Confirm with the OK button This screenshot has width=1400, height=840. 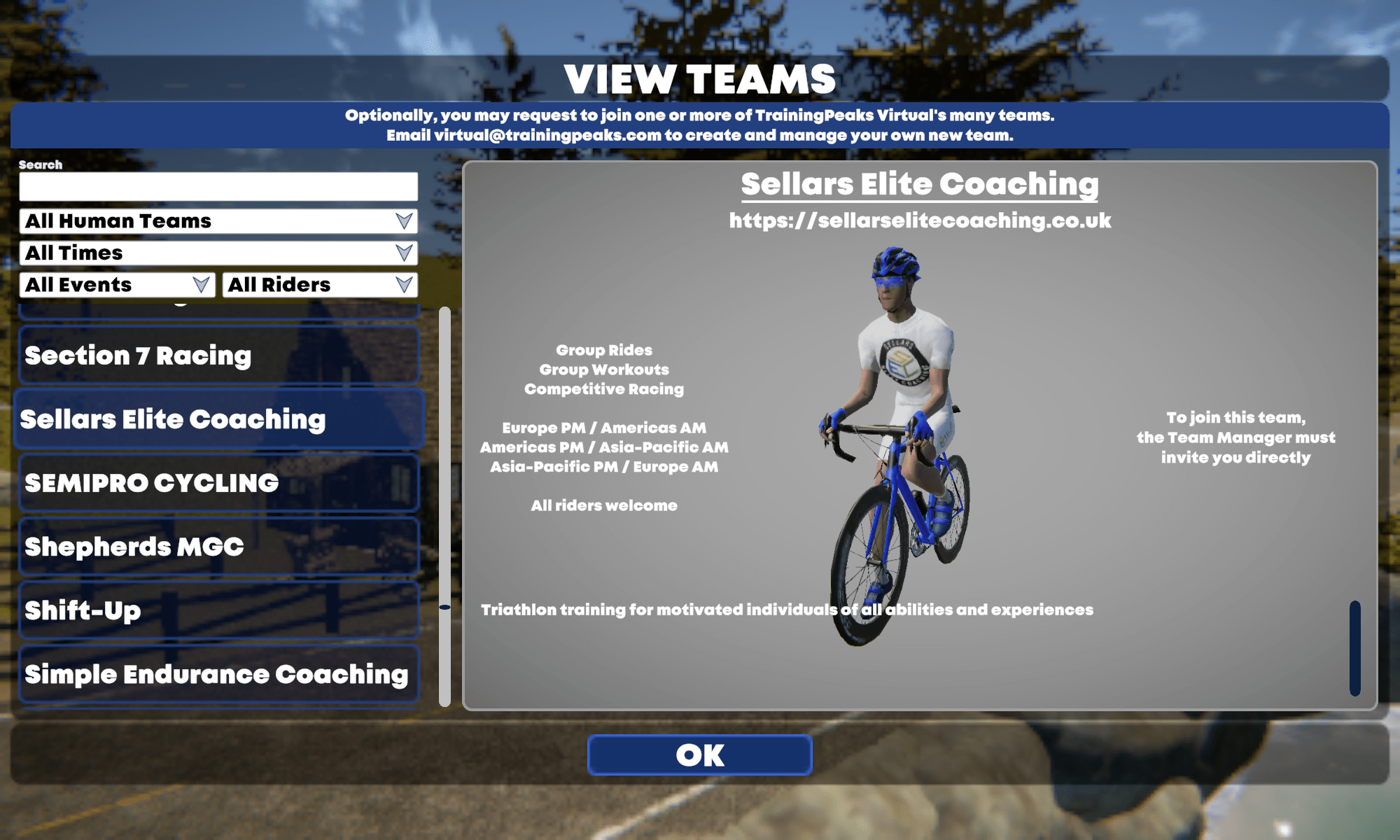[x=700, y=755]
